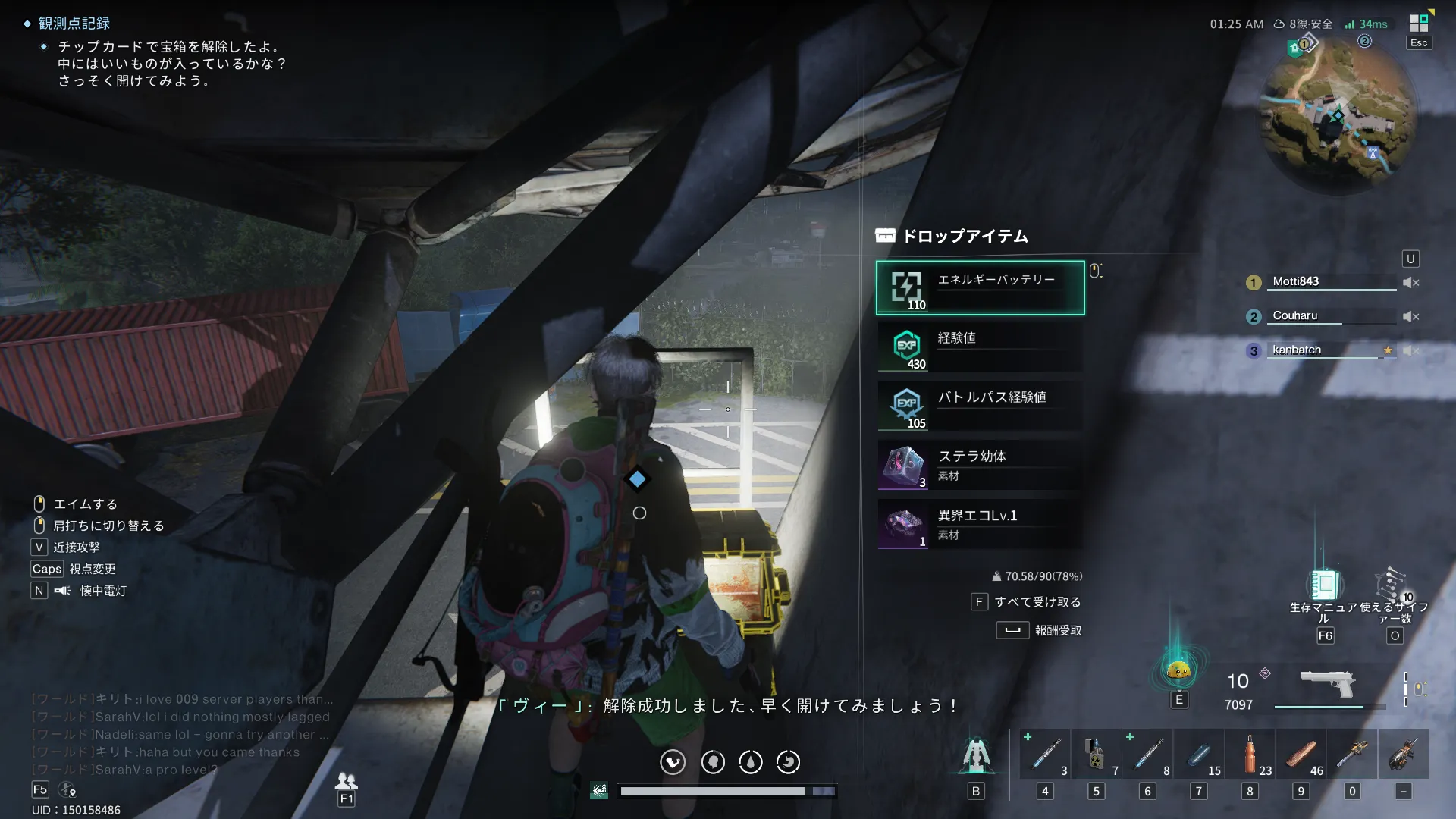Open the world chat log
The width and height of the screenshot is (1456, 819).
(x=180, y=734)
